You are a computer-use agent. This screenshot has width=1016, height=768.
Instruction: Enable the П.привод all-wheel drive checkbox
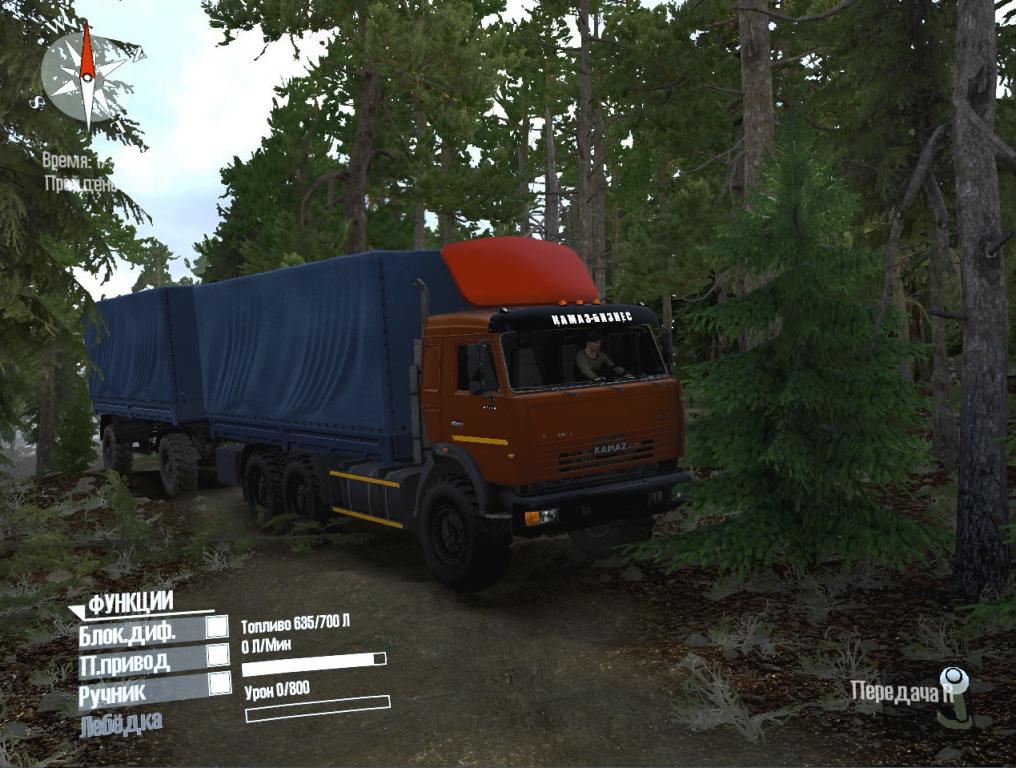point(217,656)
